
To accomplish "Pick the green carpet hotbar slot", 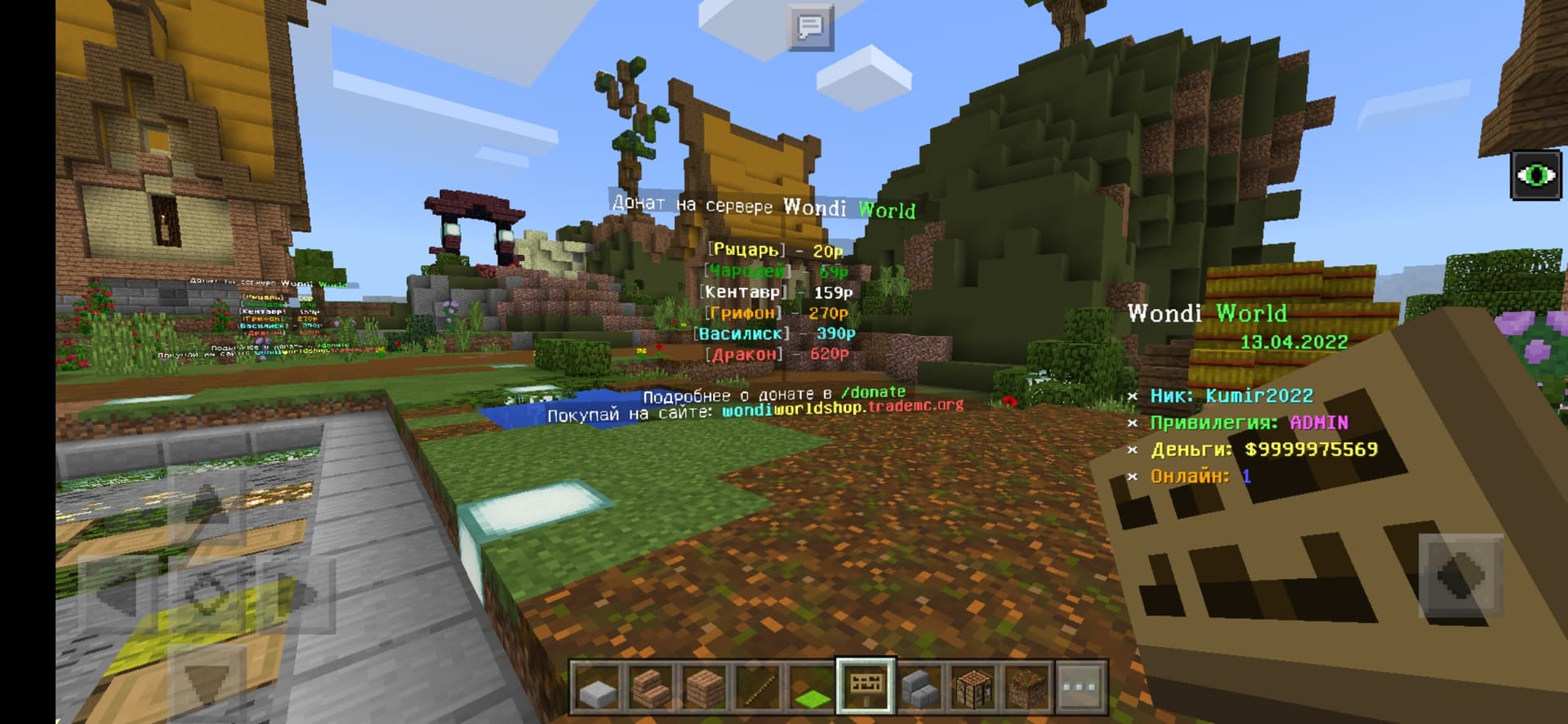I will click(x=812, y=686).
